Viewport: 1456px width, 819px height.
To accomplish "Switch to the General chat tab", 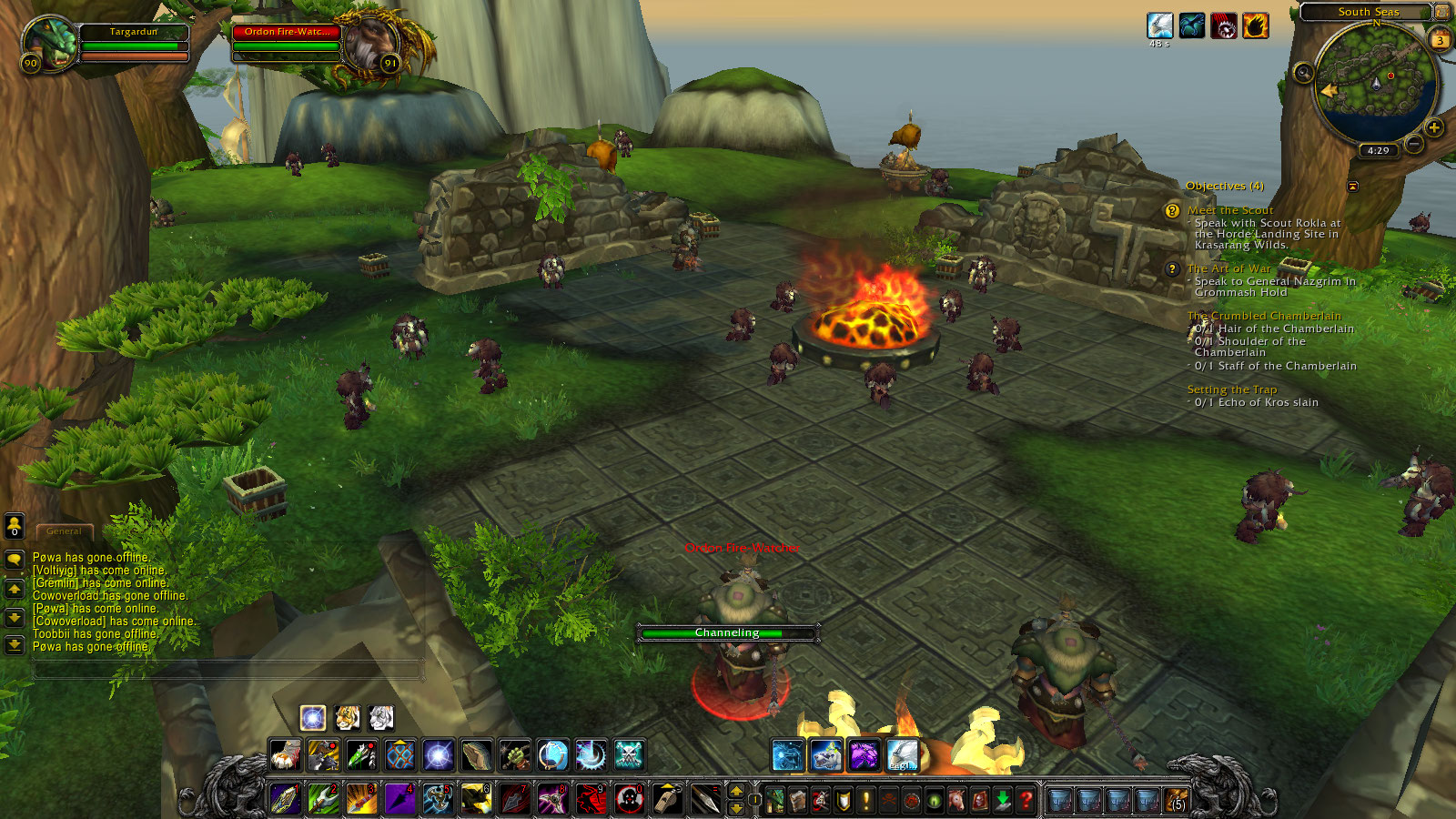I will point(63,531).
